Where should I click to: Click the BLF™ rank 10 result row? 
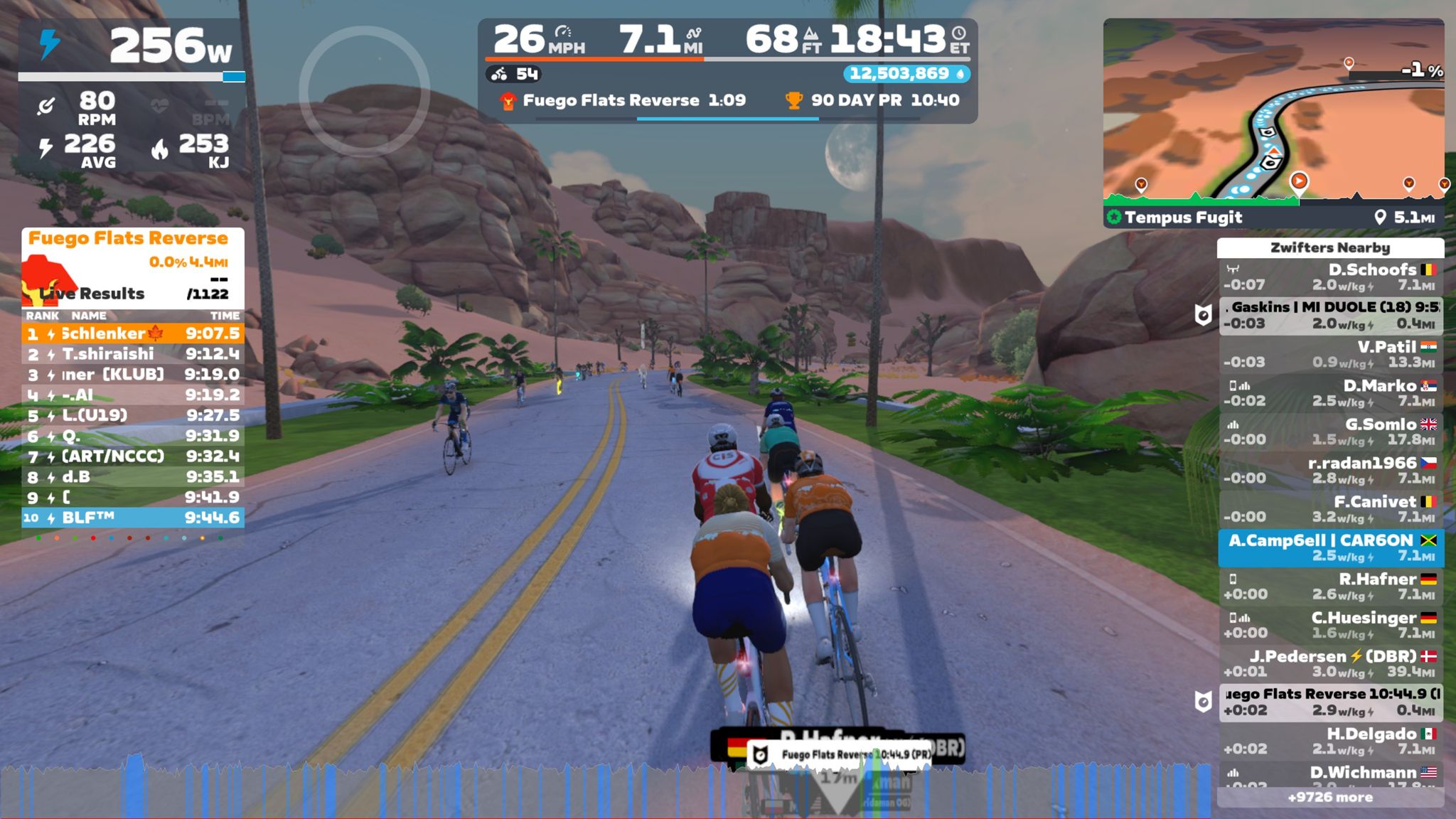click(x=133, y=518)
